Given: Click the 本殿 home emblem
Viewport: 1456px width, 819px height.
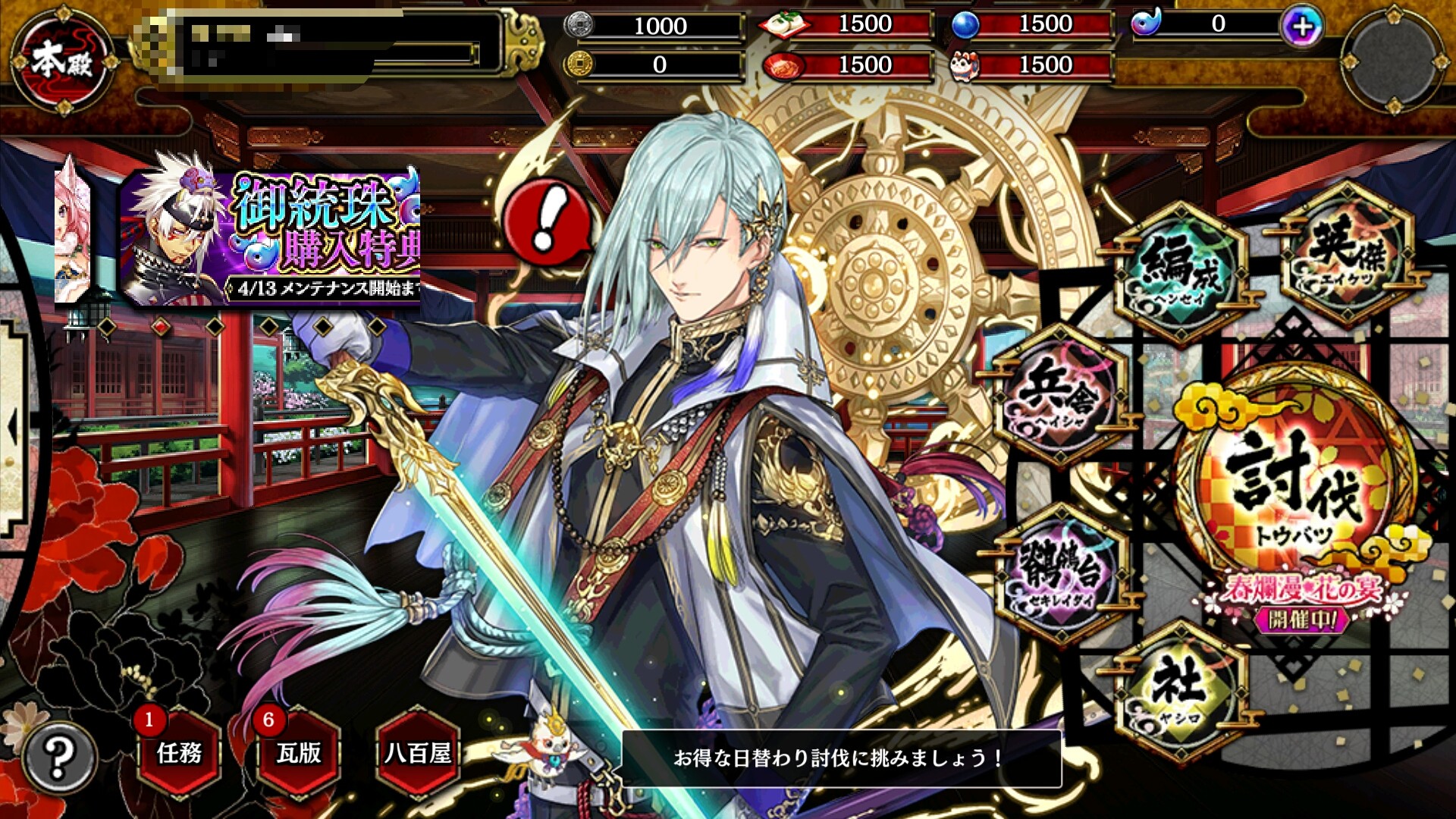Looking at the screenshot, I should tap(64, 61).
